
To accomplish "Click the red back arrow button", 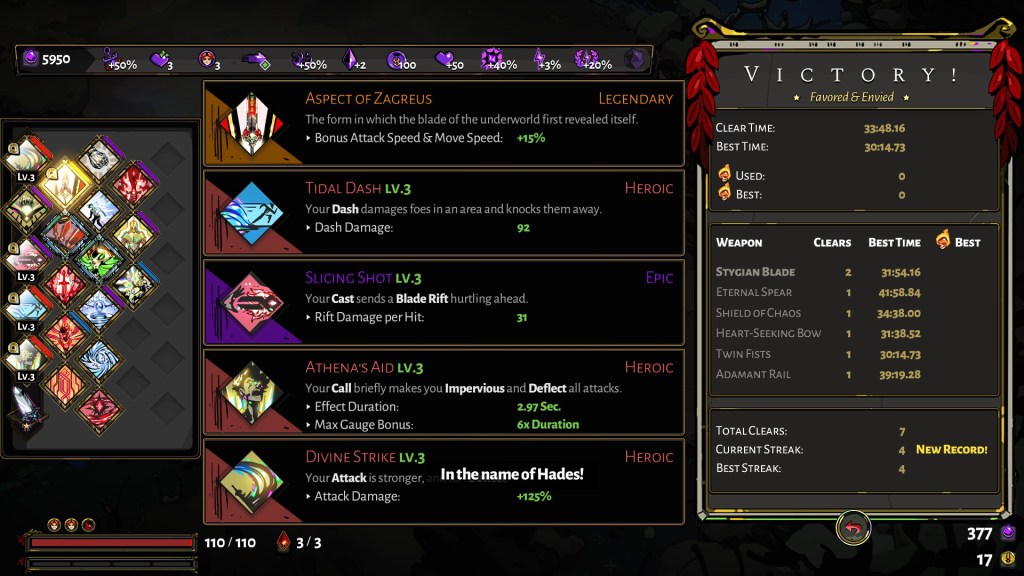I will tap(853, 528).
